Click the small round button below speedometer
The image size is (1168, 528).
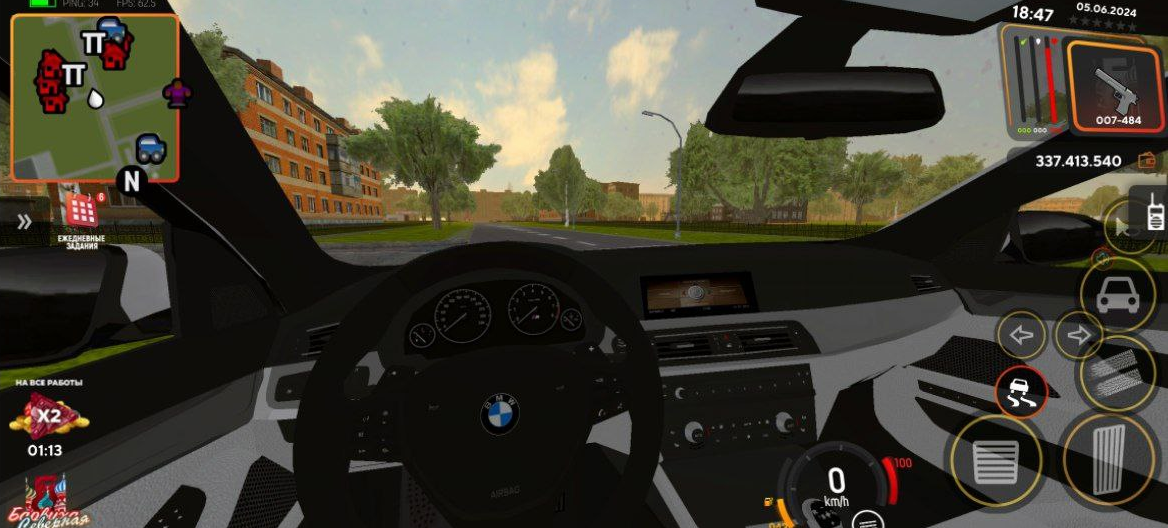867,519
